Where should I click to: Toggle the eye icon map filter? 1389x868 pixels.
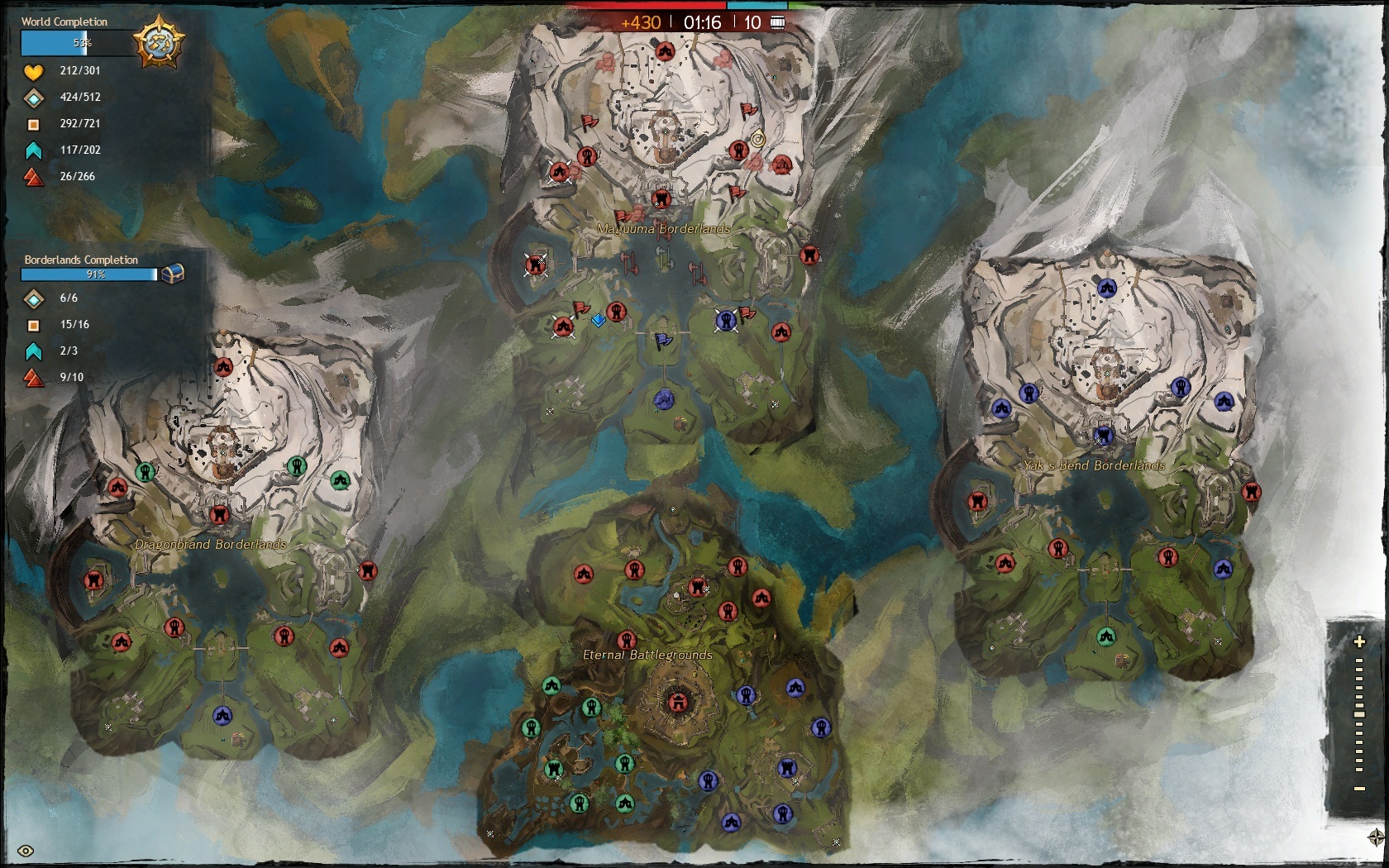point(26,851)
